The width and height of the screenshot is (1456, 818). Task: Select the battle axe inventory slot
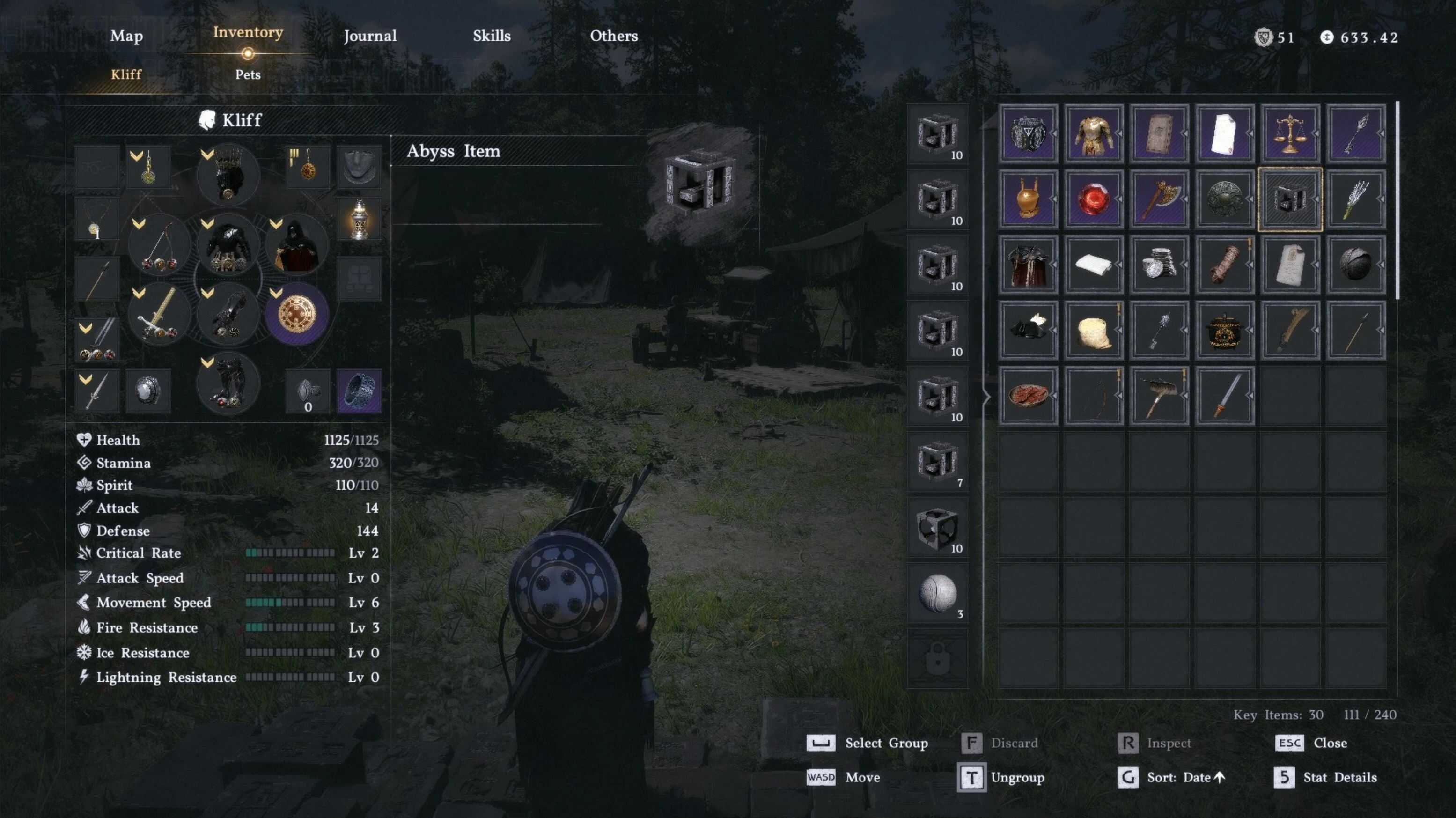click(x=1158, y=199)
